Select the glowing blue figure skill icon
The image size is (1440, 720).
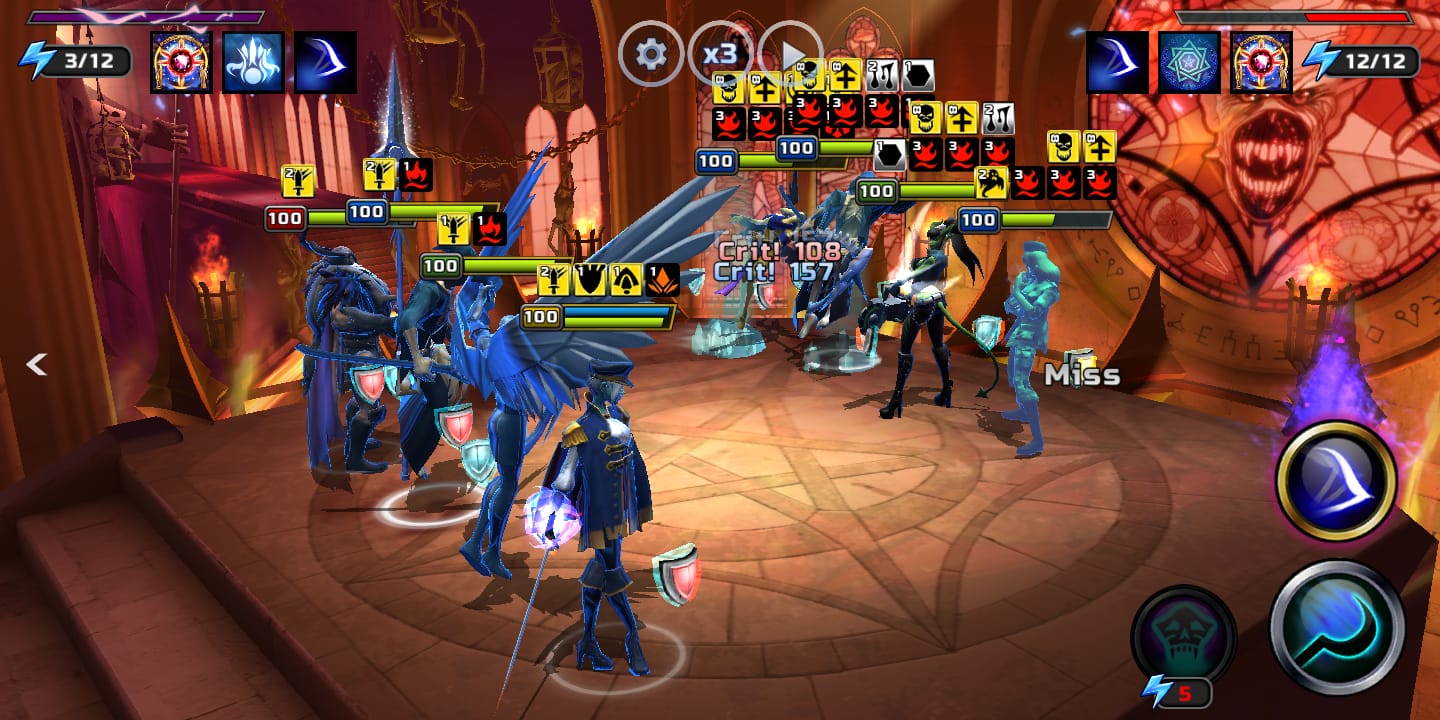tap(253, 62)
